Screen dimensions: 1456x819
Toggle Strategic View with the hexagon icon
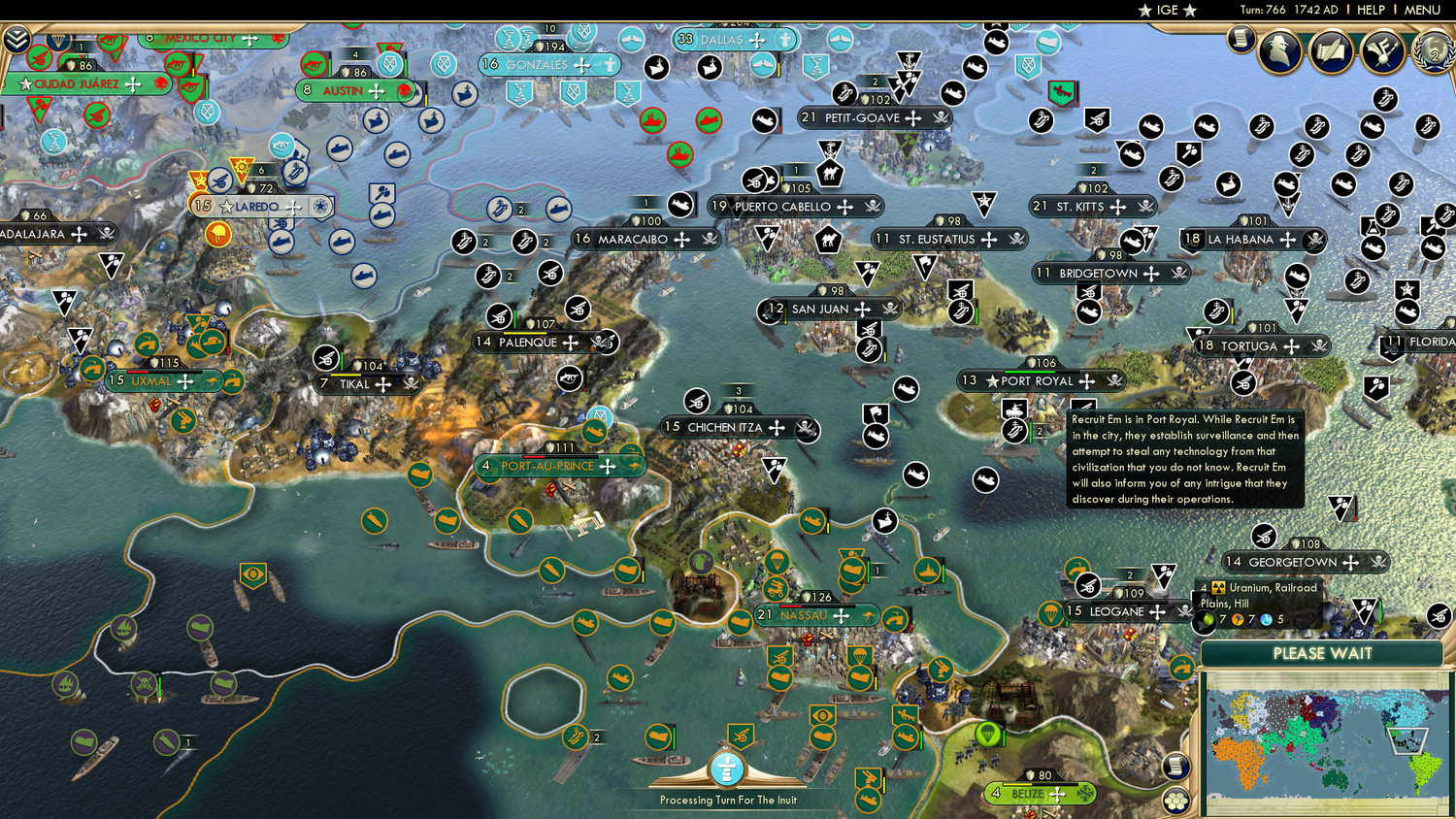(1175, 802)
